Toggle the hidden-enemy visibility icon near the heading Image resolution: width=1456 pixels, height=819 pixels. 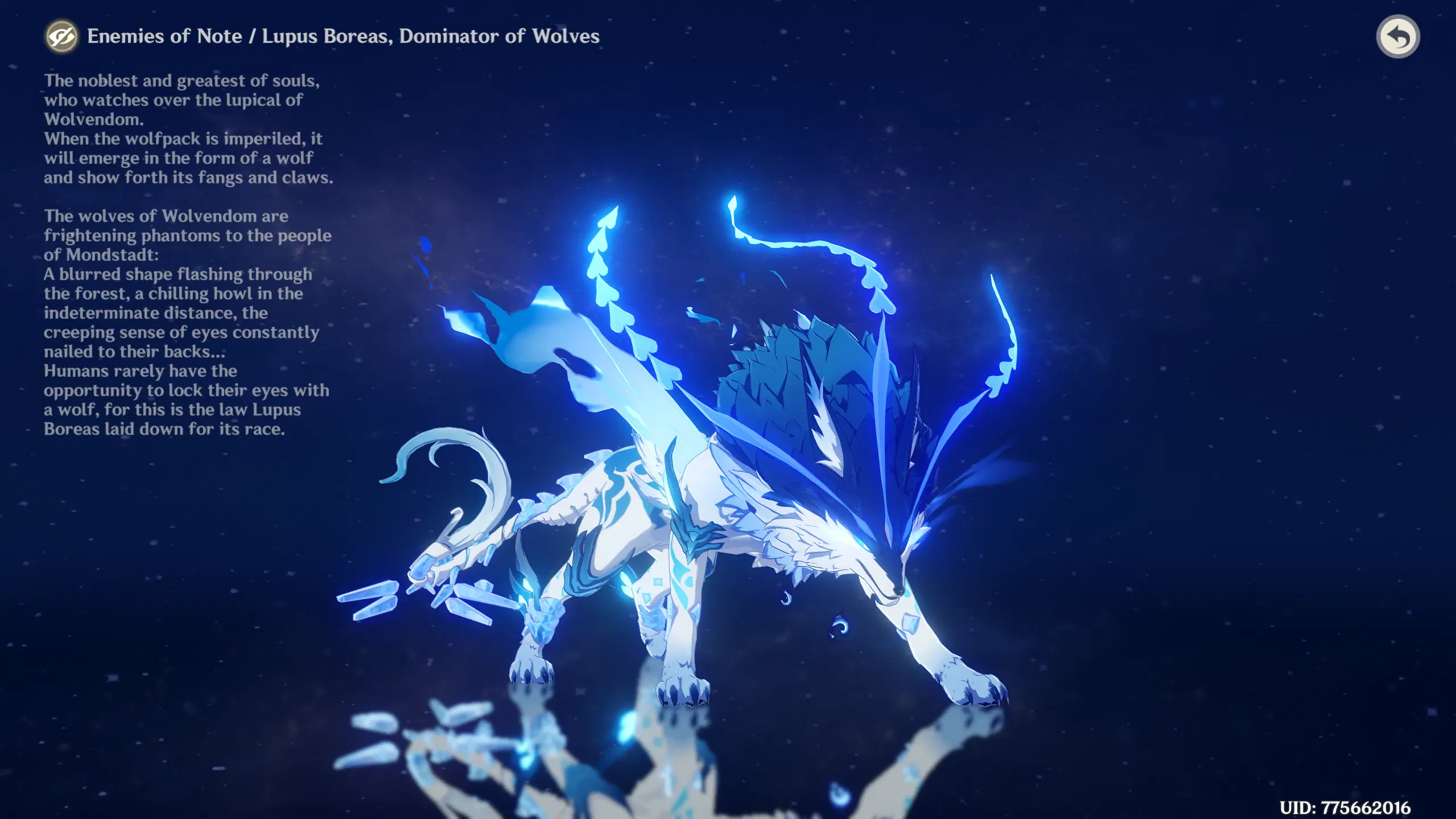click(x=63, y=36)
